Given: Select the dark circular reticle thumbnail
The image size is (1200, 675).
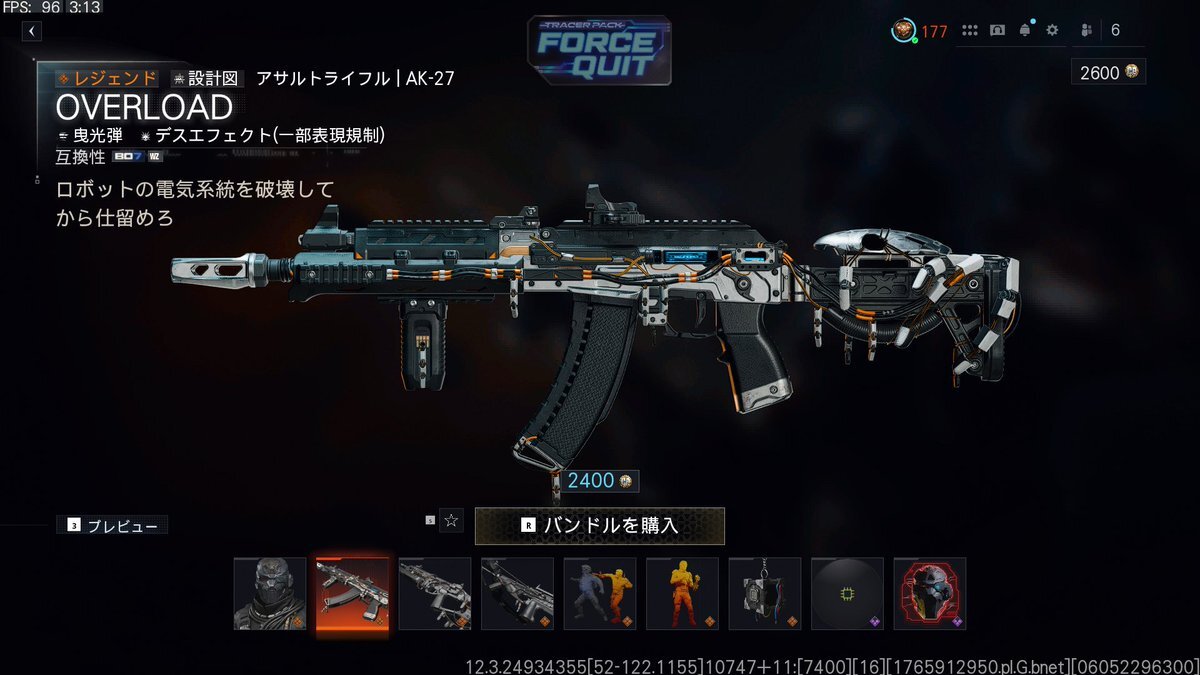Looking at the screenshot, I should tap(847, 593).
